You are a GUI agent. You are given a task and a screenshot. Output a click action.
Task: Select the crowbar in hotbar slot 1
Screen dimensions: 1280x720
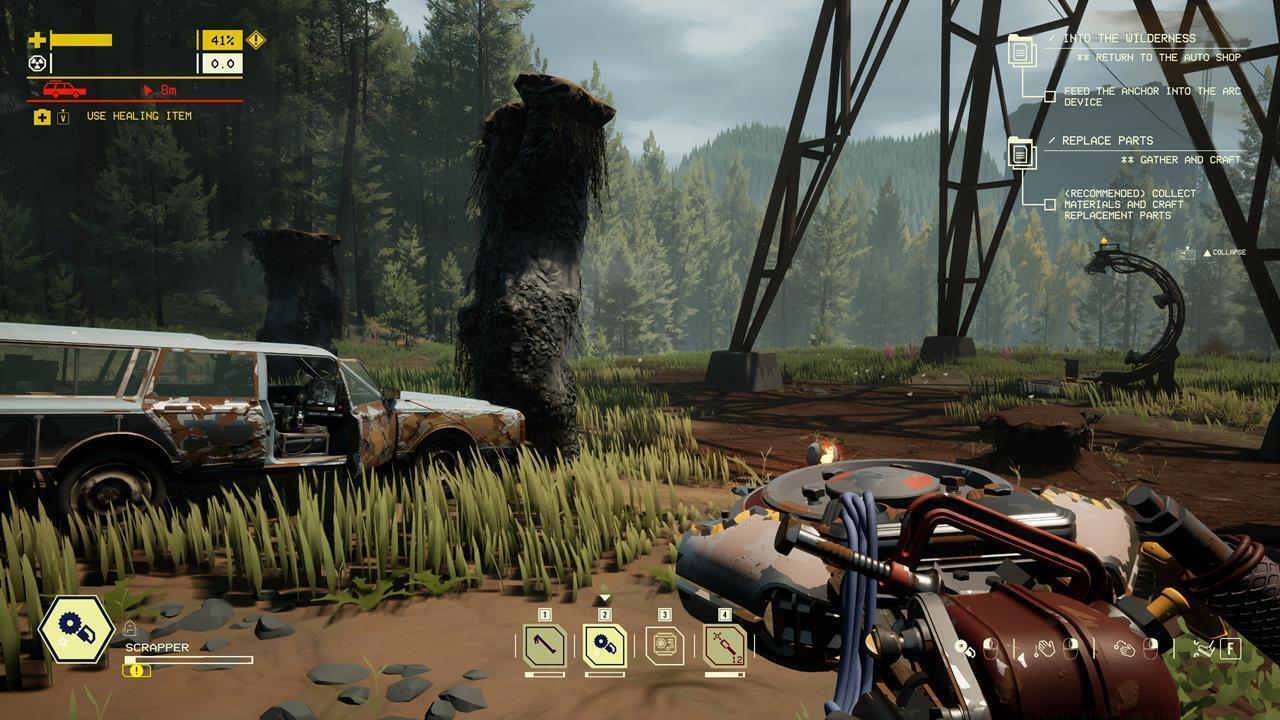click(545, 645)
